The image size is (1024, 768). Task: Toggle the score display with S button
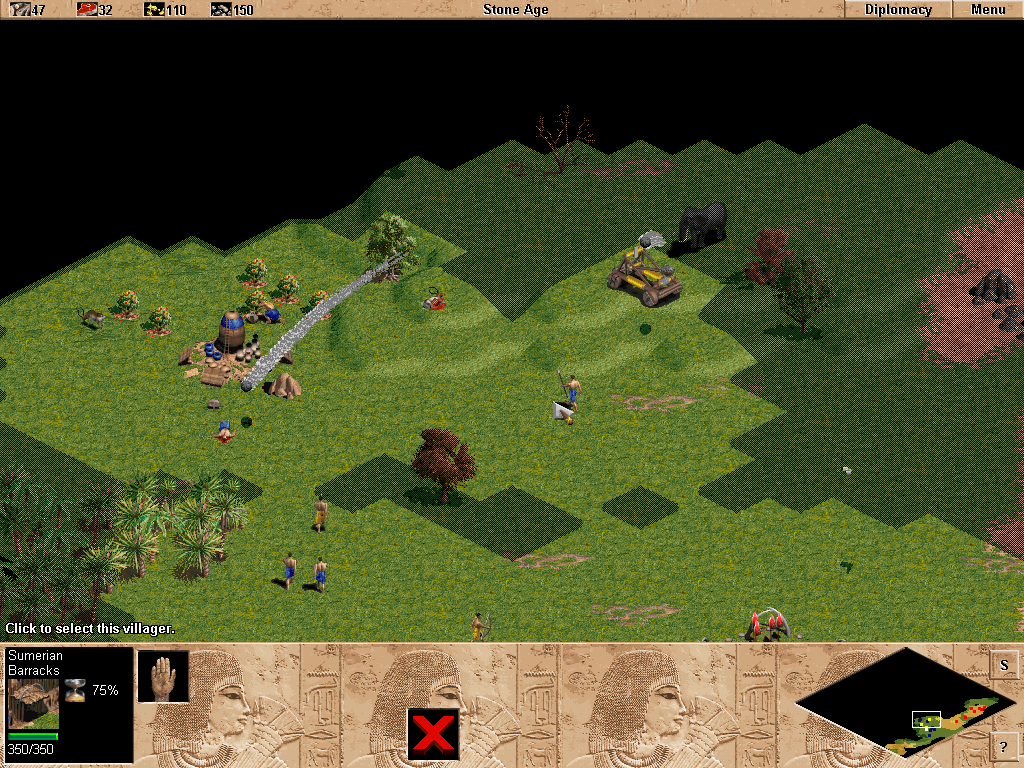[x=1004, y=665]
